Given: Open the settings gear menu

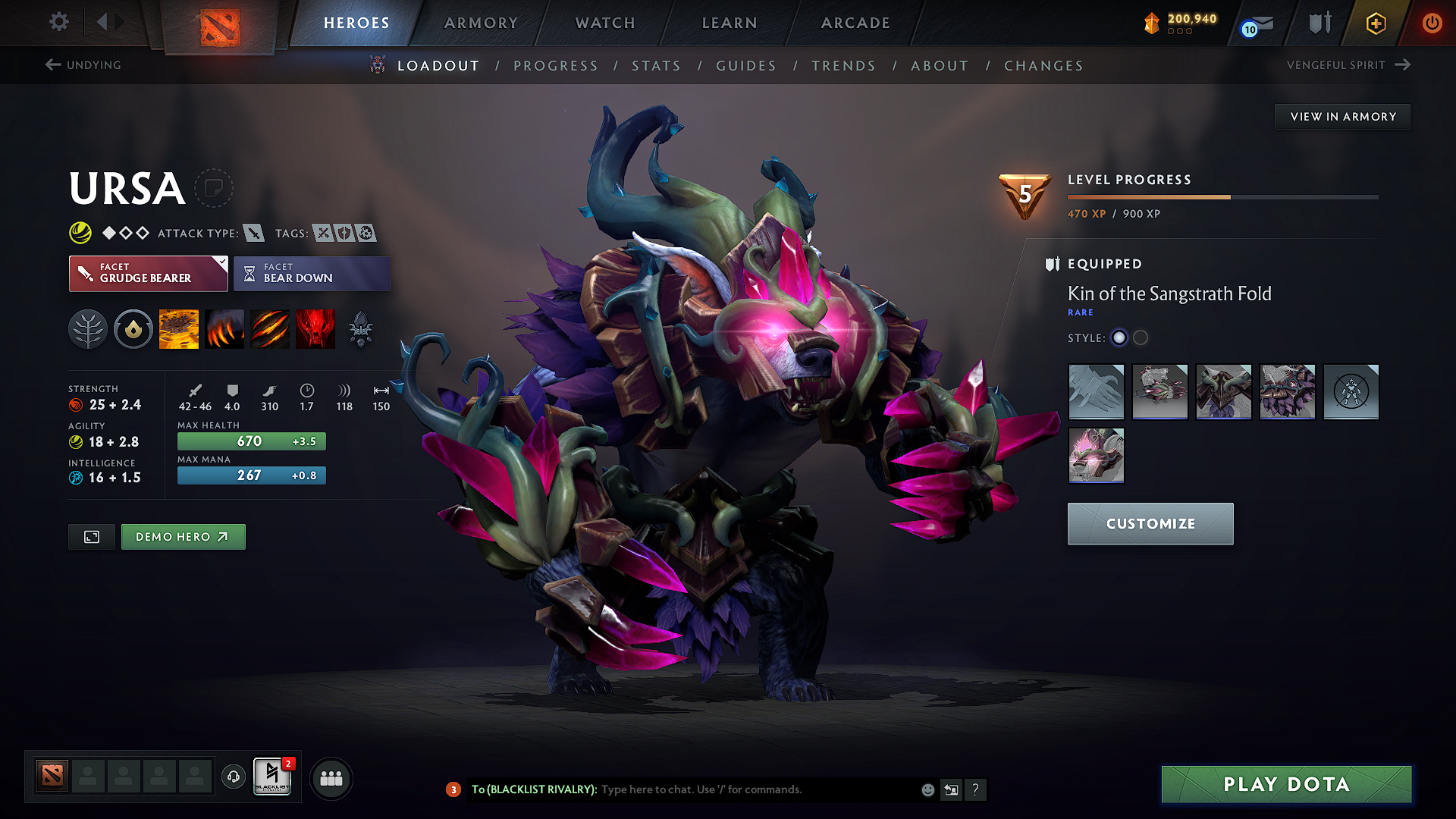Looking at the screenshot, I should pos(59,22).
